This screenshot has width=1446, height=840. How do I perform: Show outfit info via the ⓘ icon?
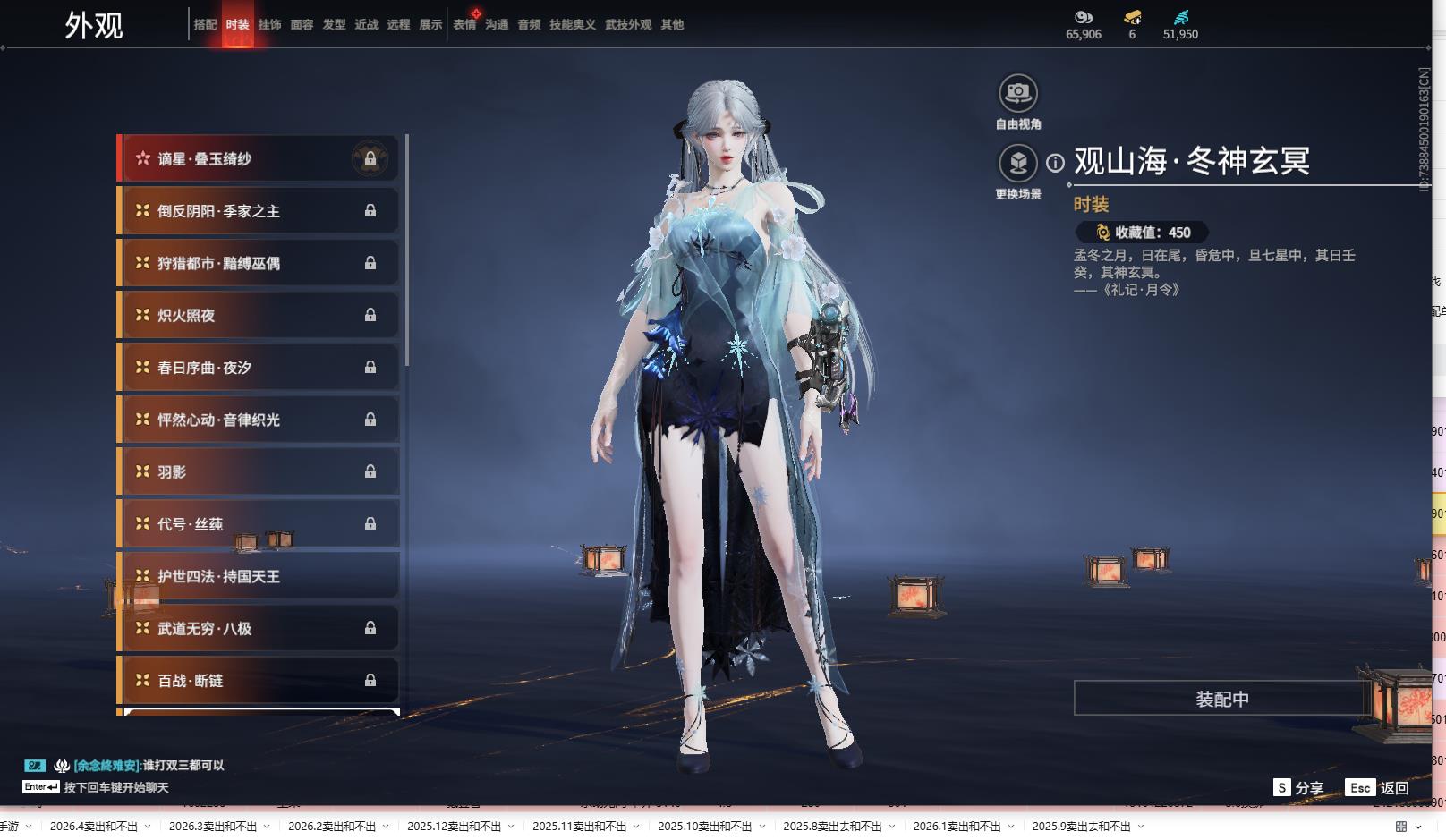[x=1056, y=163]
